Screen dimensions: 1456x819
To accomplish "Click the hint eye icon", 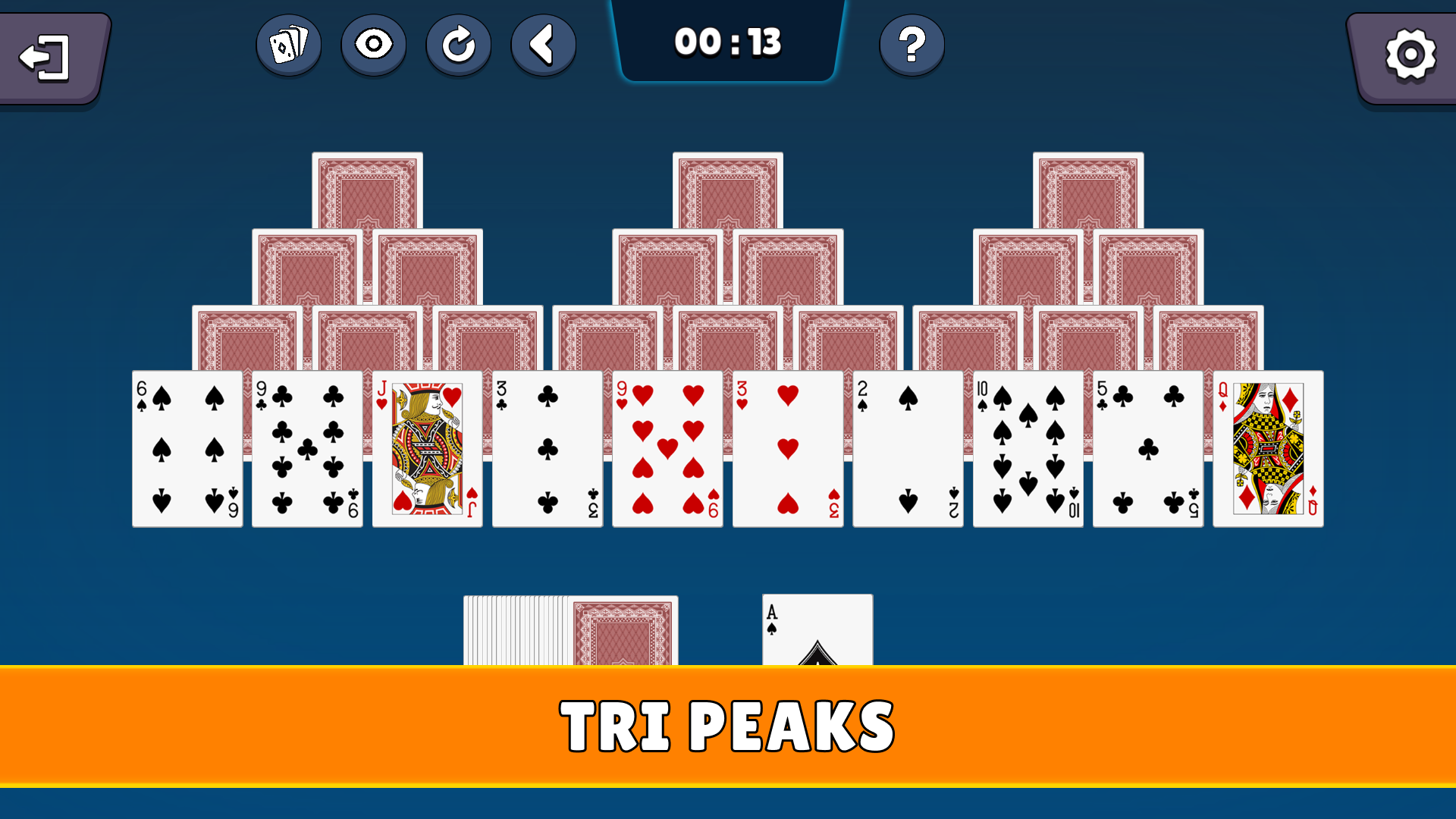I will 373,45.
